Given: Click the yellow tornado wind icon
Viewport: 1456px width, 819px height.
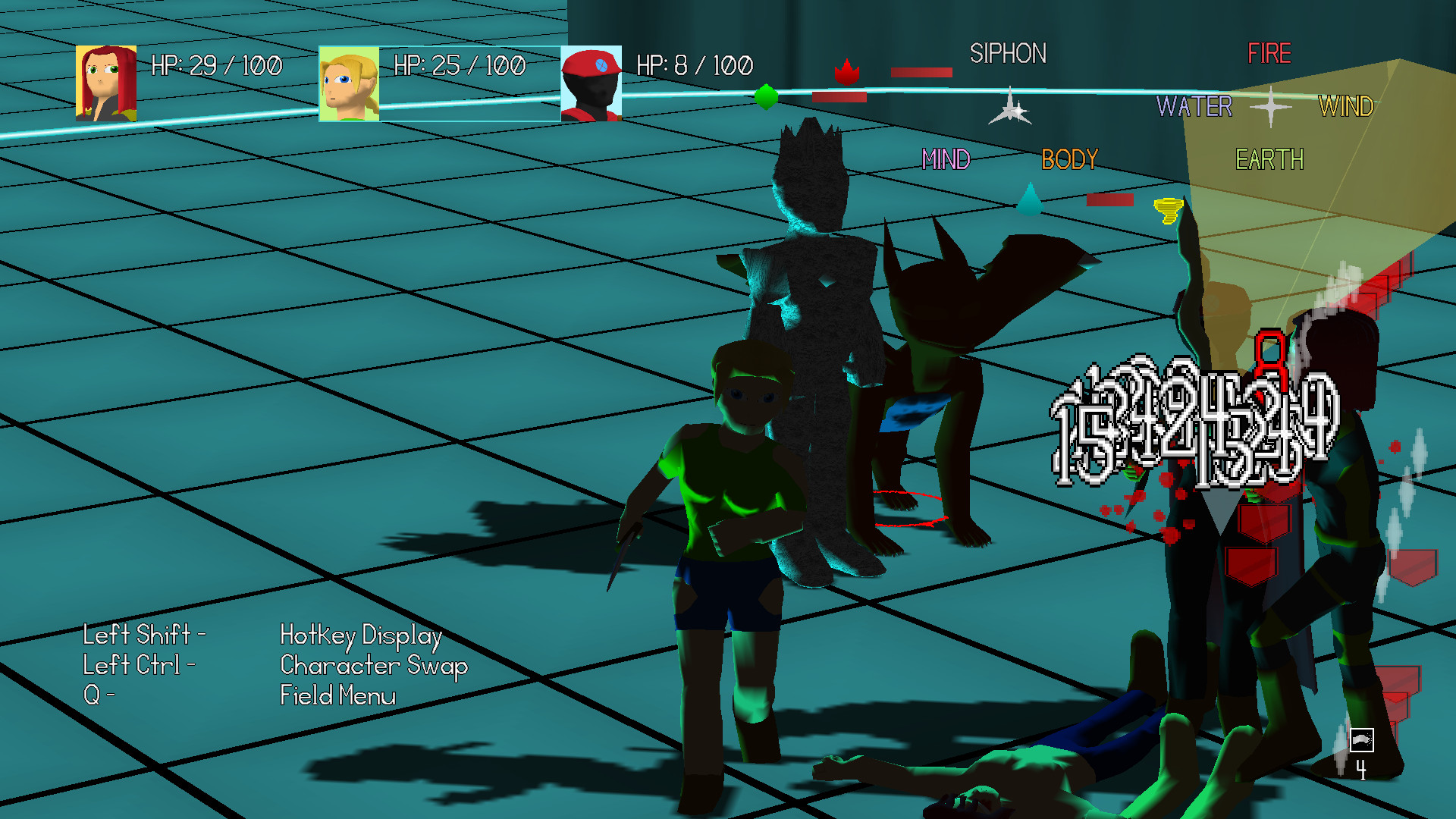Looking at the screenshot, I should pos(1168,210).
